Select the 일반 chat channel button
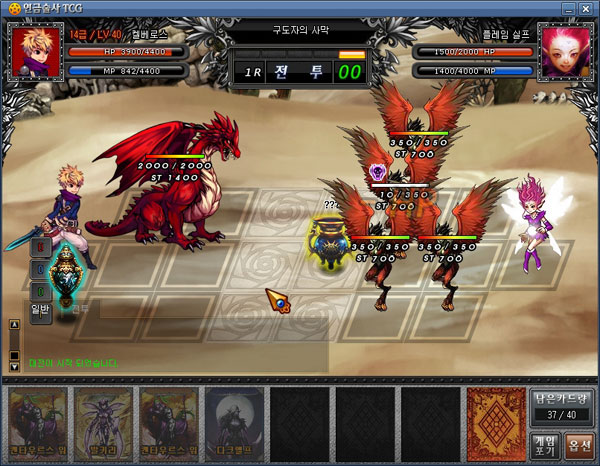This screenshot has height=466, width=600. pyautogui.click(x=39, y=311)
